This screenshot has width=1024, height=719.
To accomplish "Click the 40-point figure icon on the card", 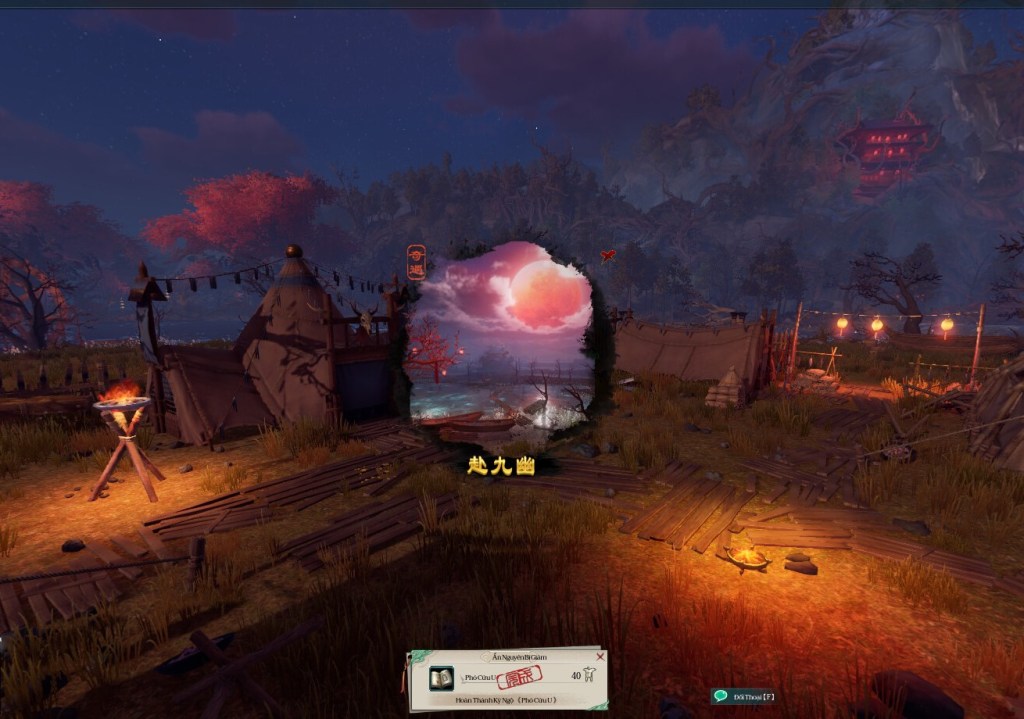I will click(589, 676).
